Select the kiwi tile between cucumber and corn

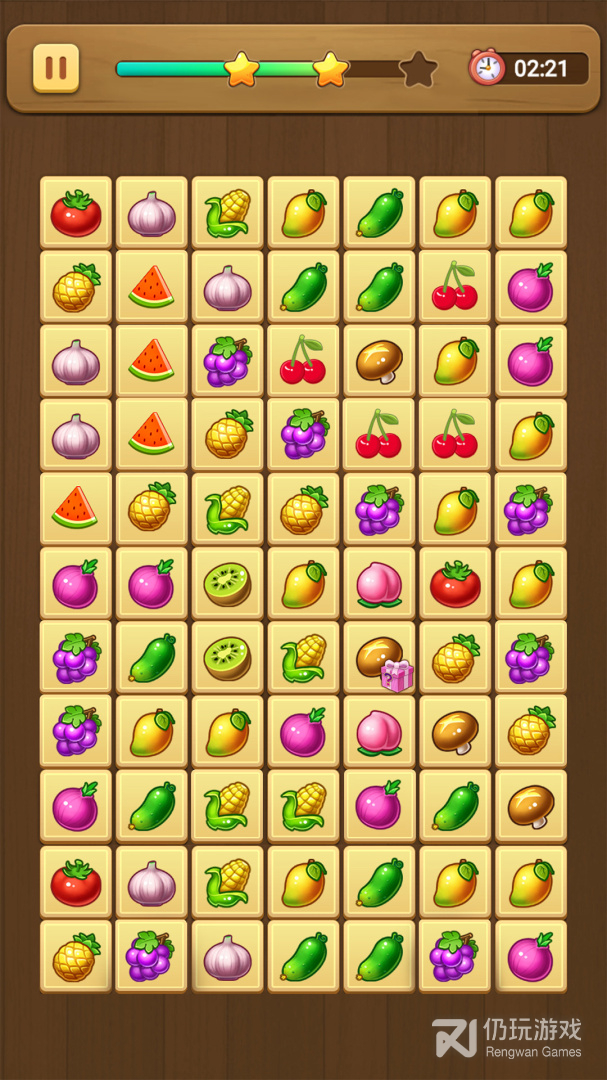pyautogui.click(x=227, y=658)
